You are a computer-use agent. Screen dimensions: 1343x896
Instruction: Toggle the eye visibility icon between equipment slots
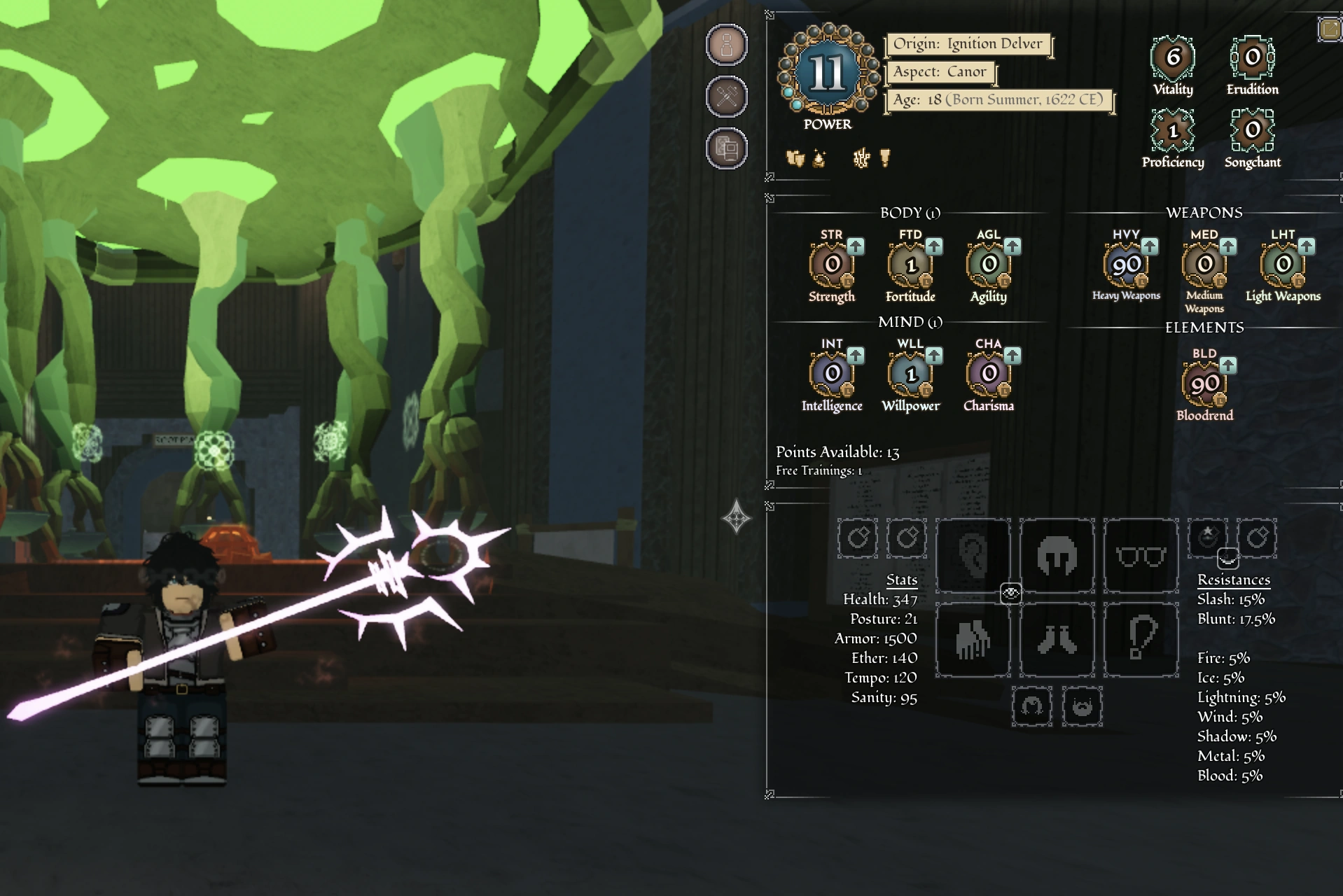point(1010,593)
